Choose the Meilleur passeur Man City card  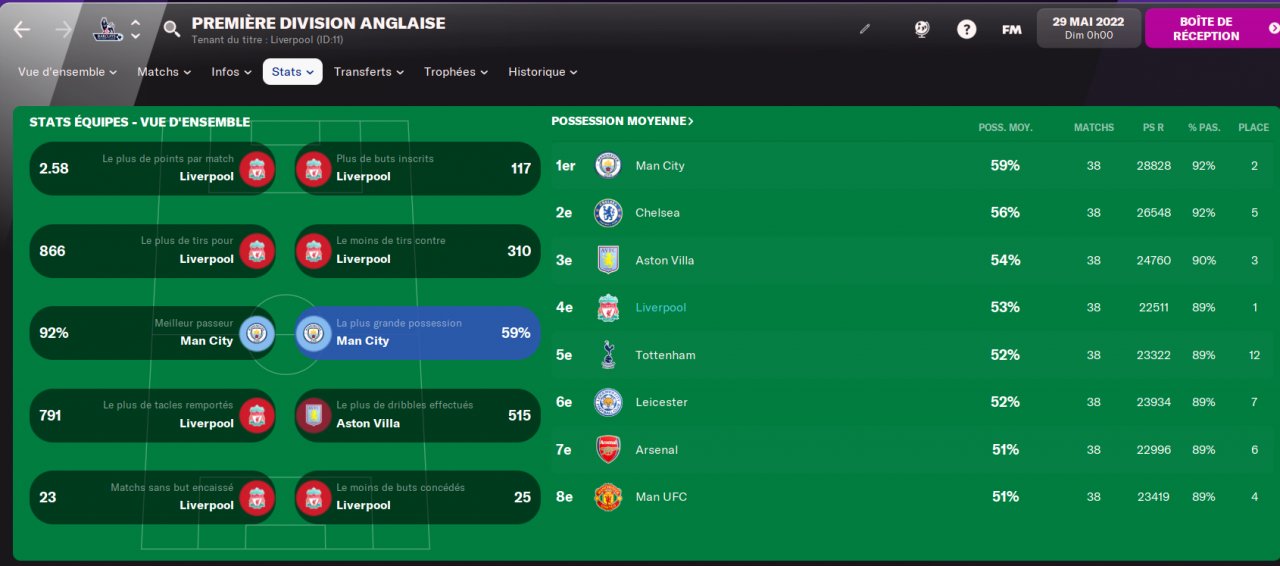(x=152, y=333)
